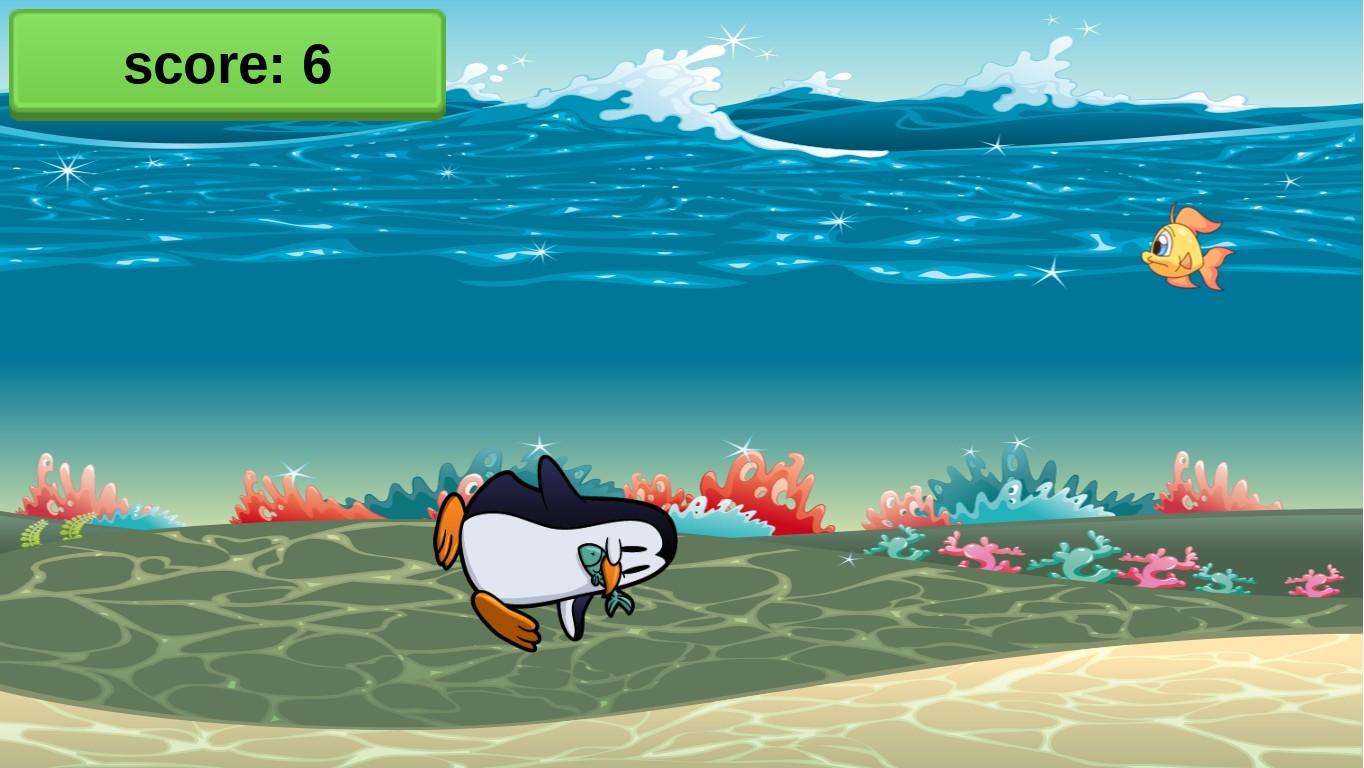Select the green score display panel

coord(225,63)
